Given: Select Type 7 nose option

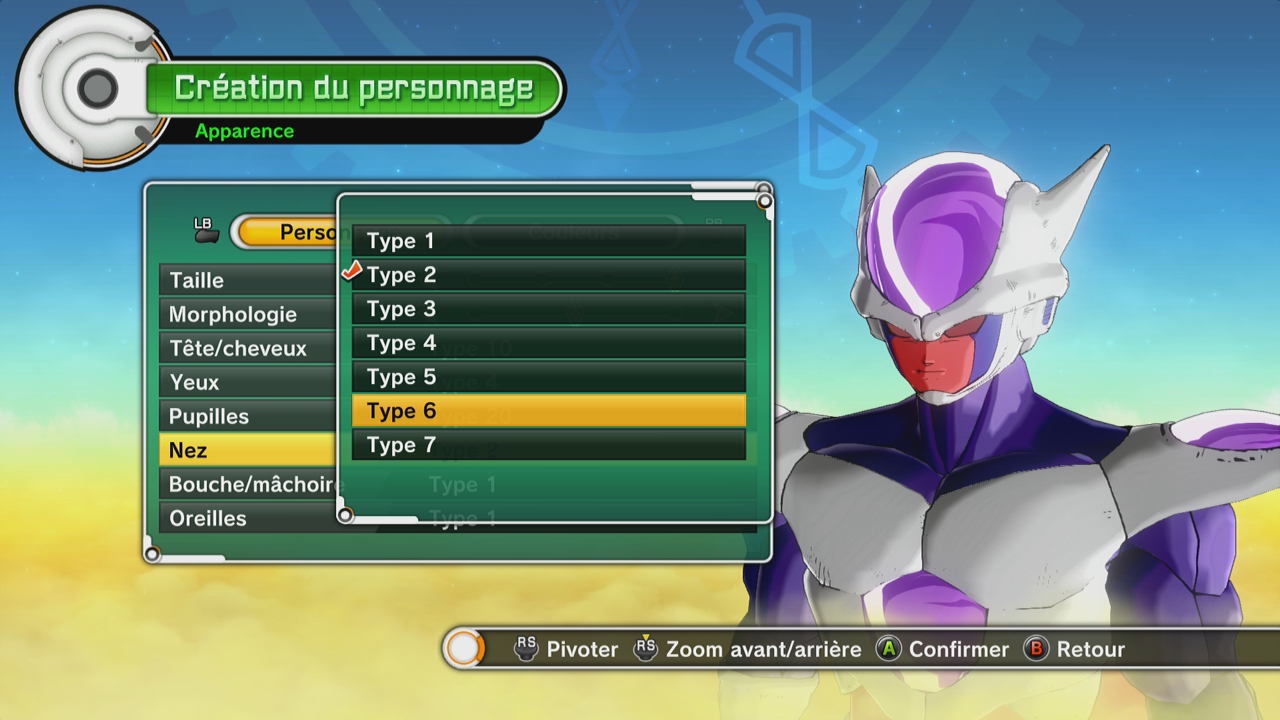Looking at the screenshot, I should (x=548, y=445).
